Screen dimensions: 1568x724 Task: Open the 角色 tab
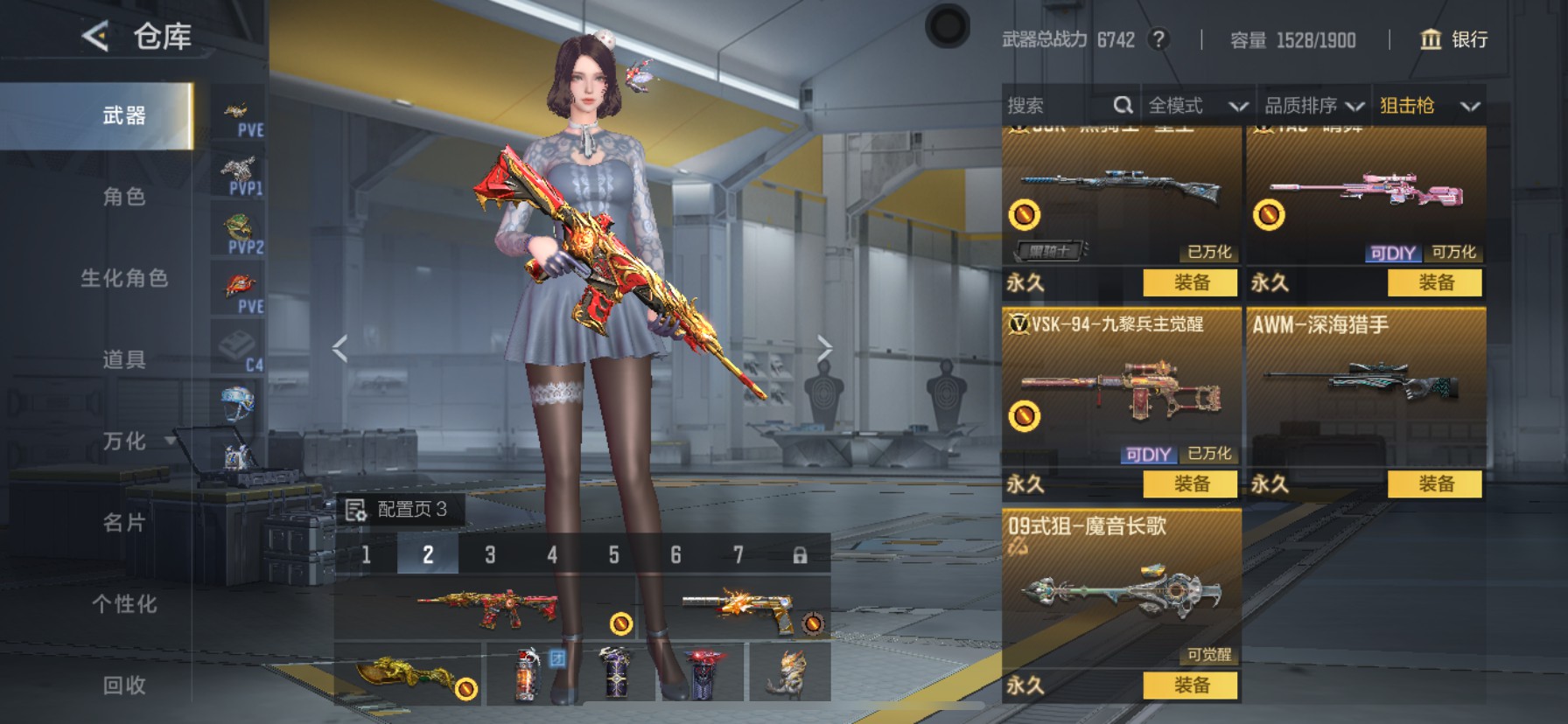124,197
